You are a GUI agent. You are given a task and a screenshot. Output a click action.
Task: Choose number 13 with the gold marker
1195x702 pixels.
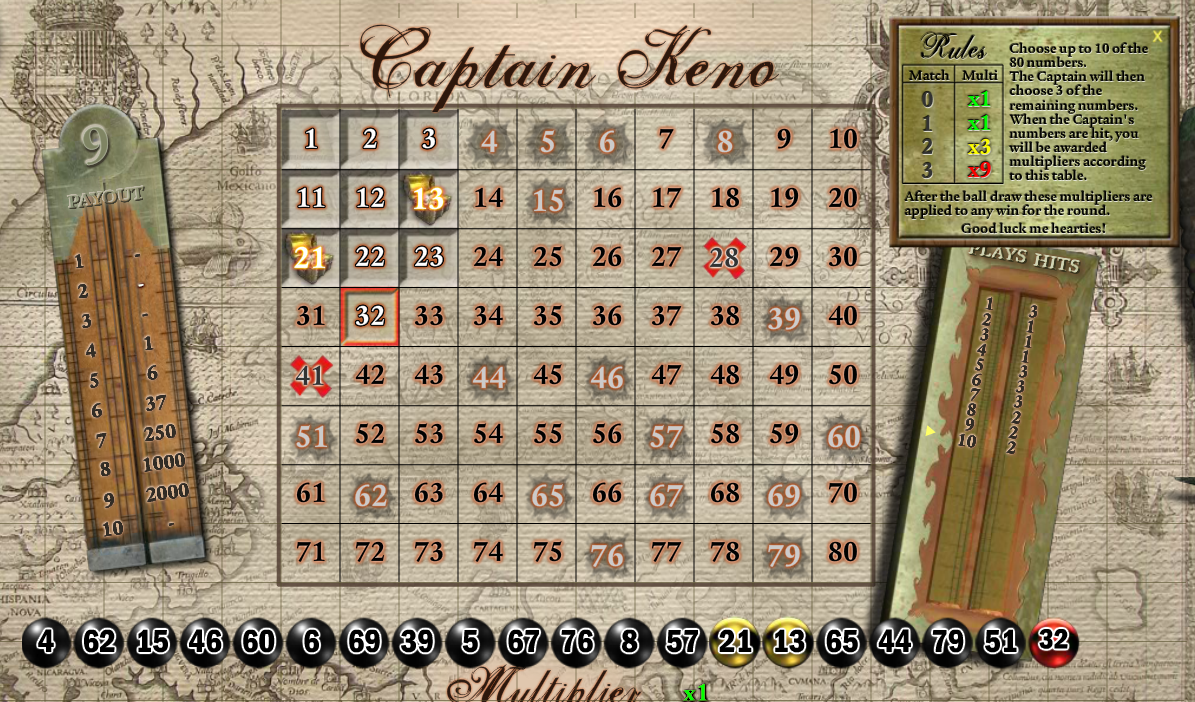(429, 198)
